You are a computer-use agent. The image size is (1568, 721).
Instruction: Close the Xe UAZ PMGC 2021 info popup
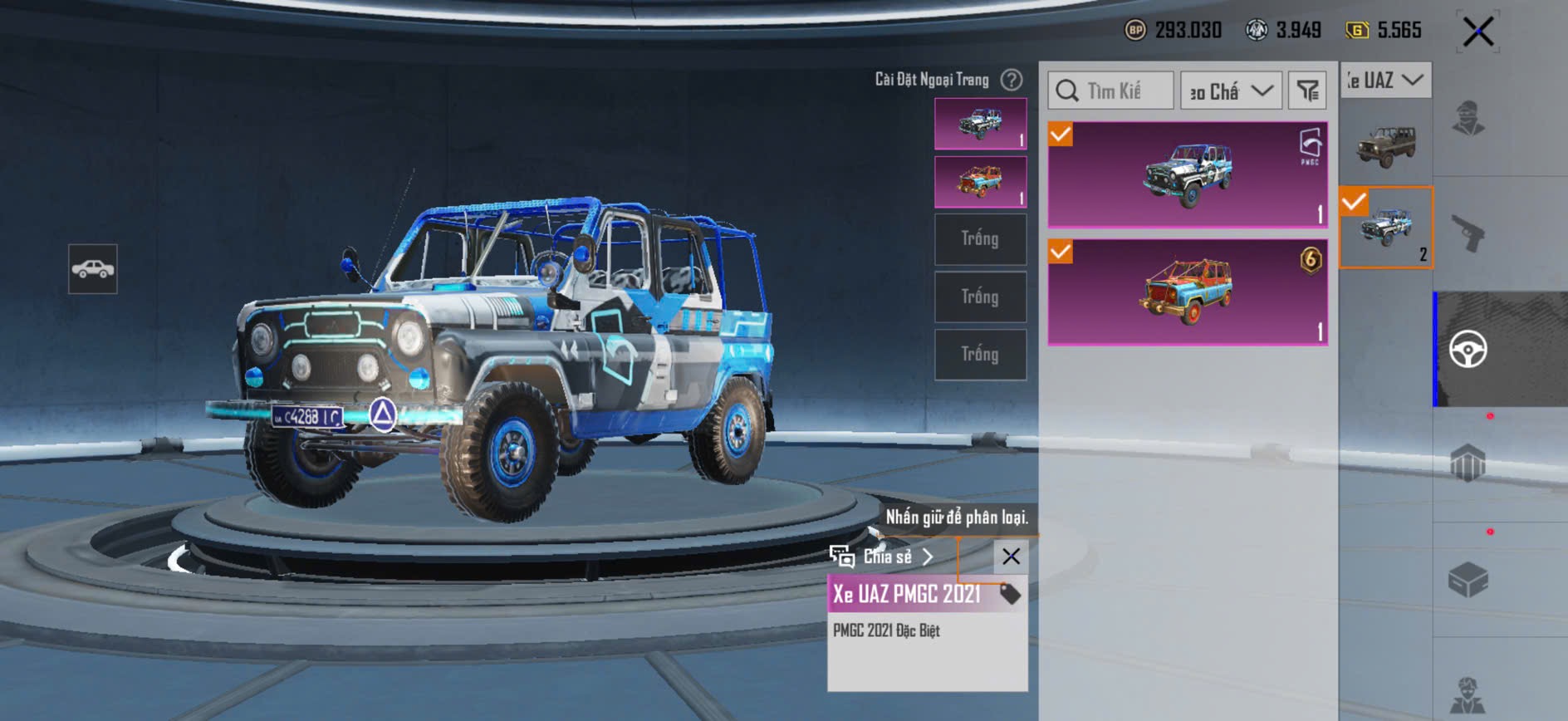point(1011,557)
